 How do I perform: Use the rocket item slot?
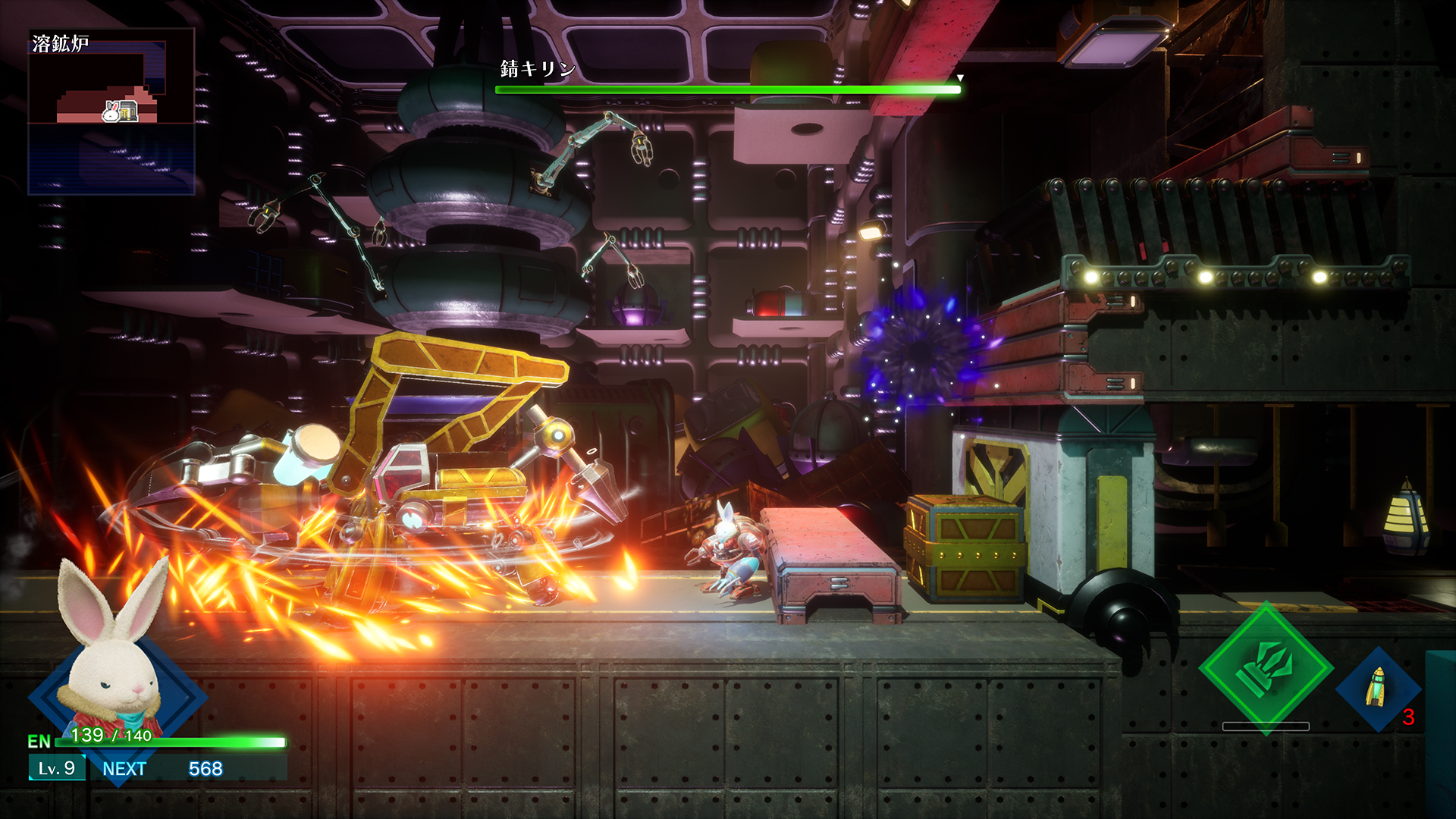coord(1377,688)
